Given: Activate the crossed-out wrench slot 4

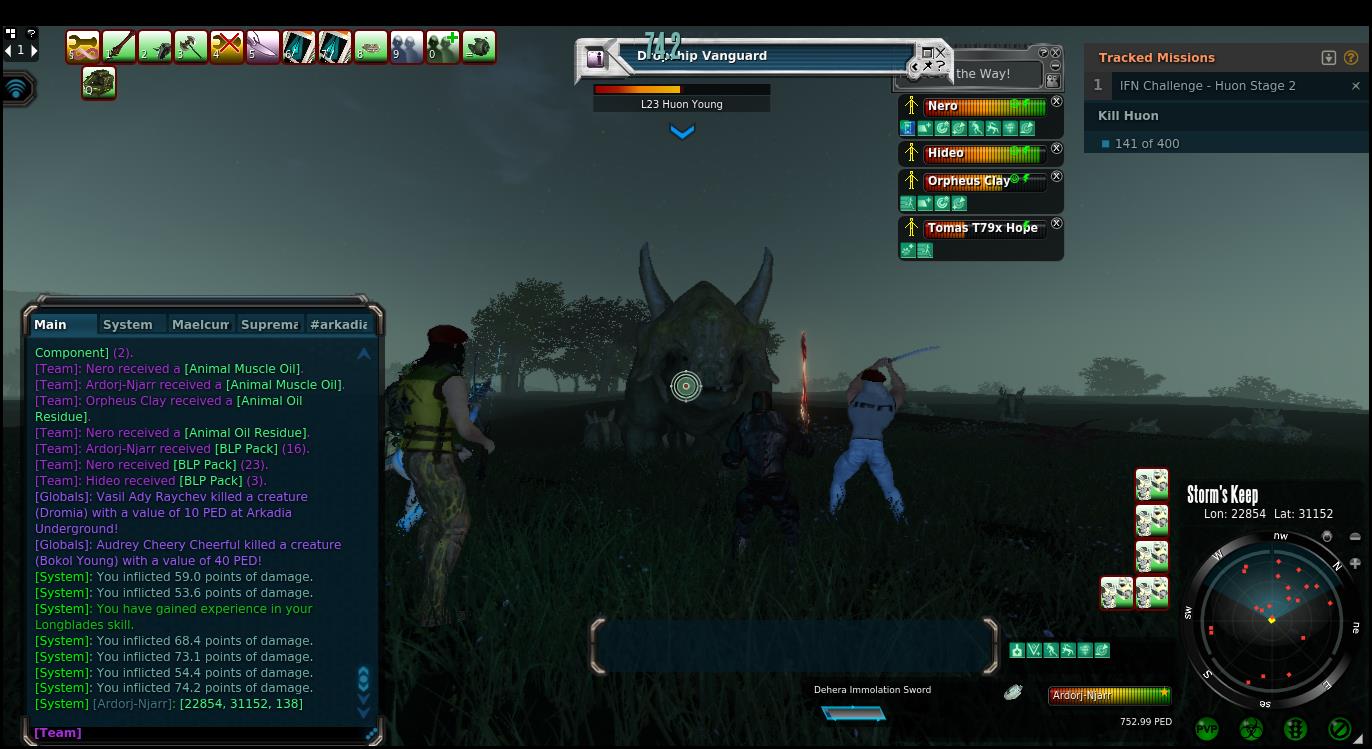Looking at the screenshot, I should pos(227,46).
